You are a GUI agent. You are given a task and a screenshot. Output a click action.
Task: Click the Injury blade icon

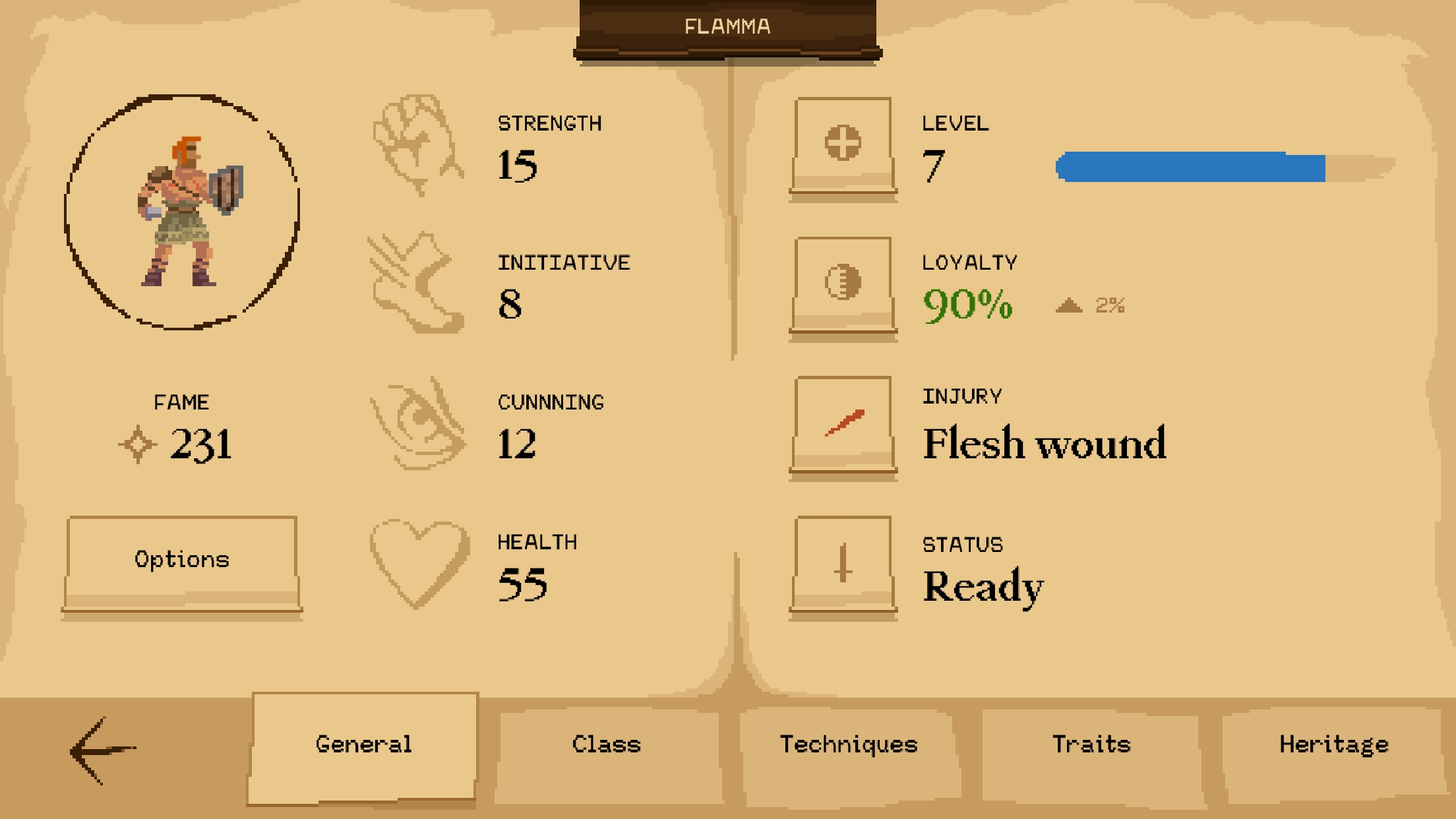click(843, 422)
